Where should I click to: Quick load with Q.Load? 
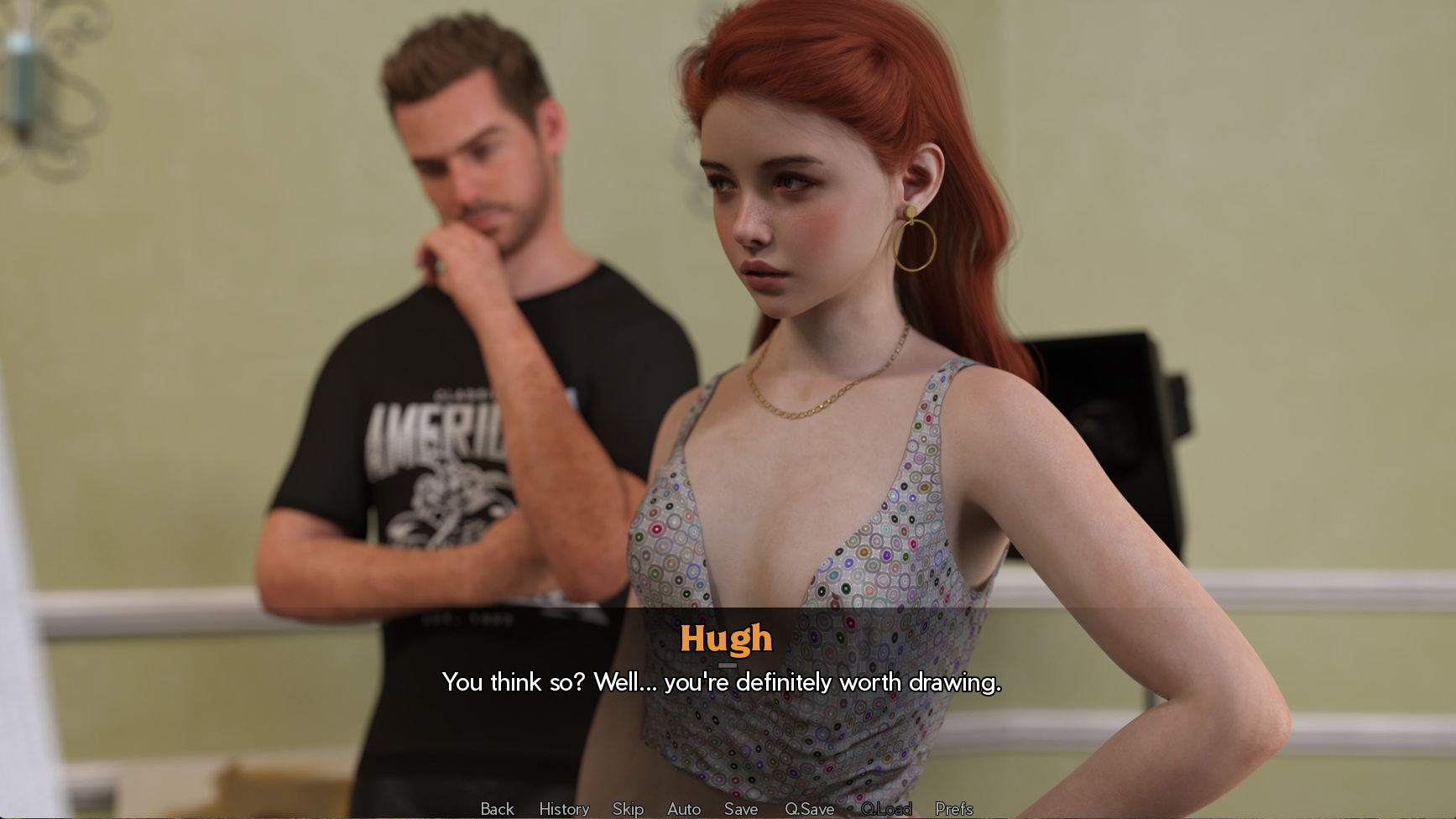point(886,808)
